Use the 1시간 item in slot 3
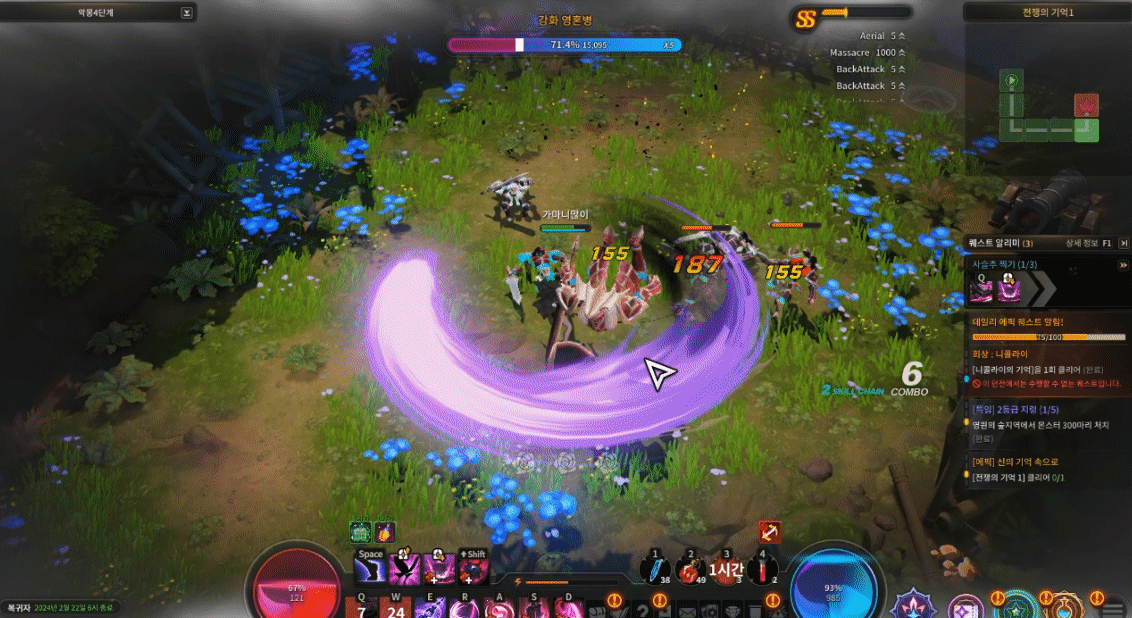This screenshot has width=1132, height=618. coord(726,569)
